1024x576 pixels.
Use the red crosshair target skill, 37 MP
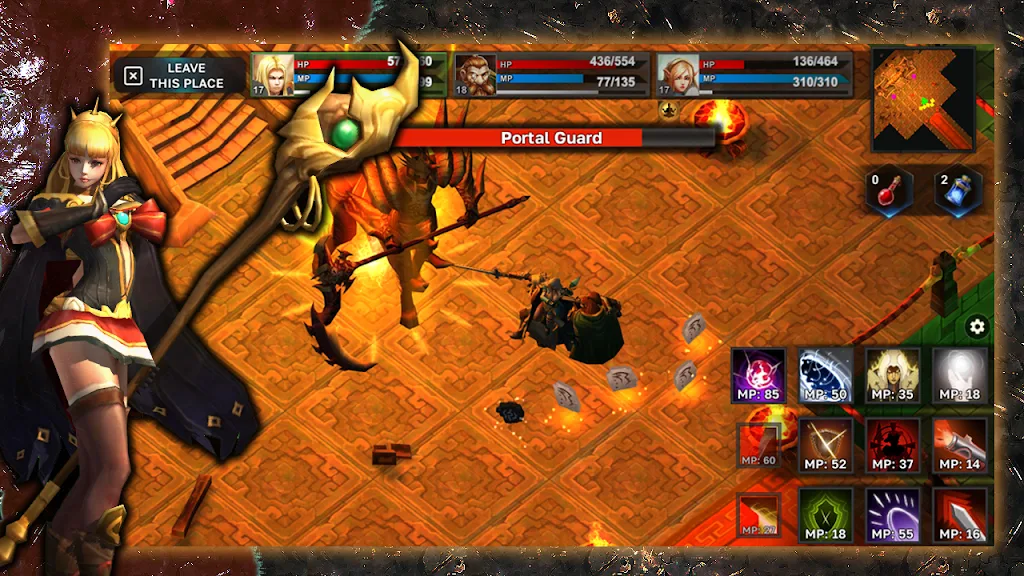(x=892, y=445)
